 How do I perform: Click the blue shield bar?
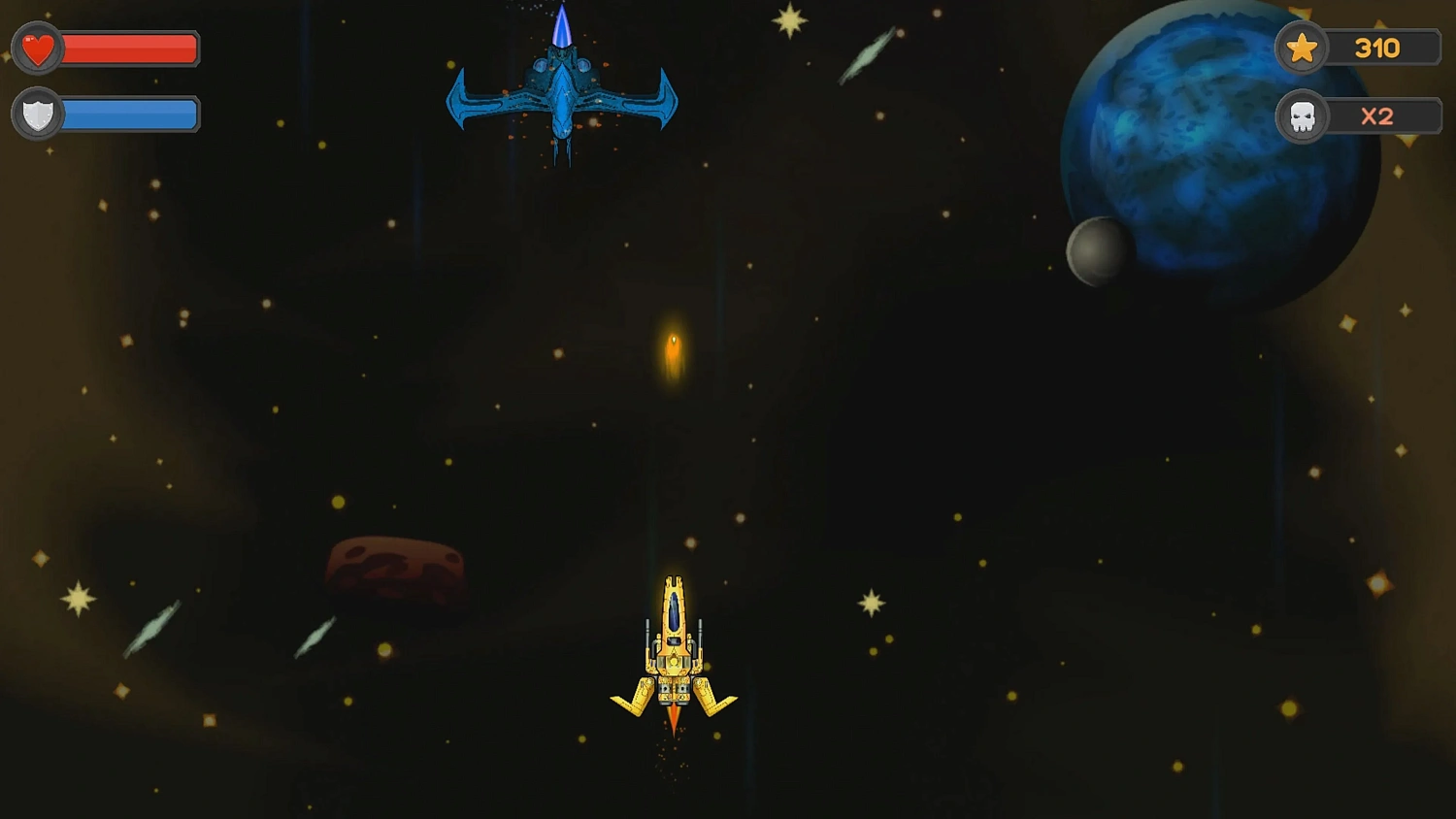coord(131,114)
